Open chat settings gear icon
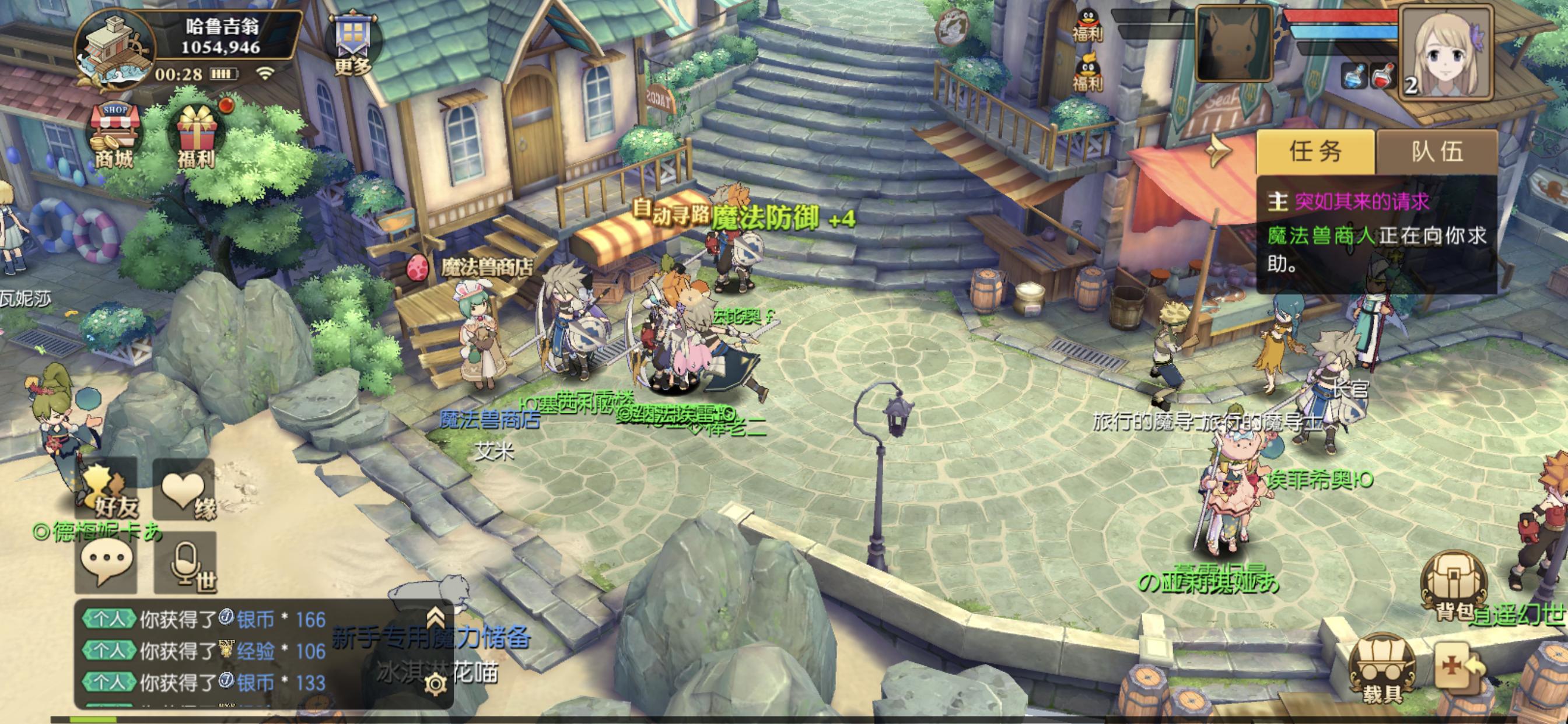 point(436,684)
